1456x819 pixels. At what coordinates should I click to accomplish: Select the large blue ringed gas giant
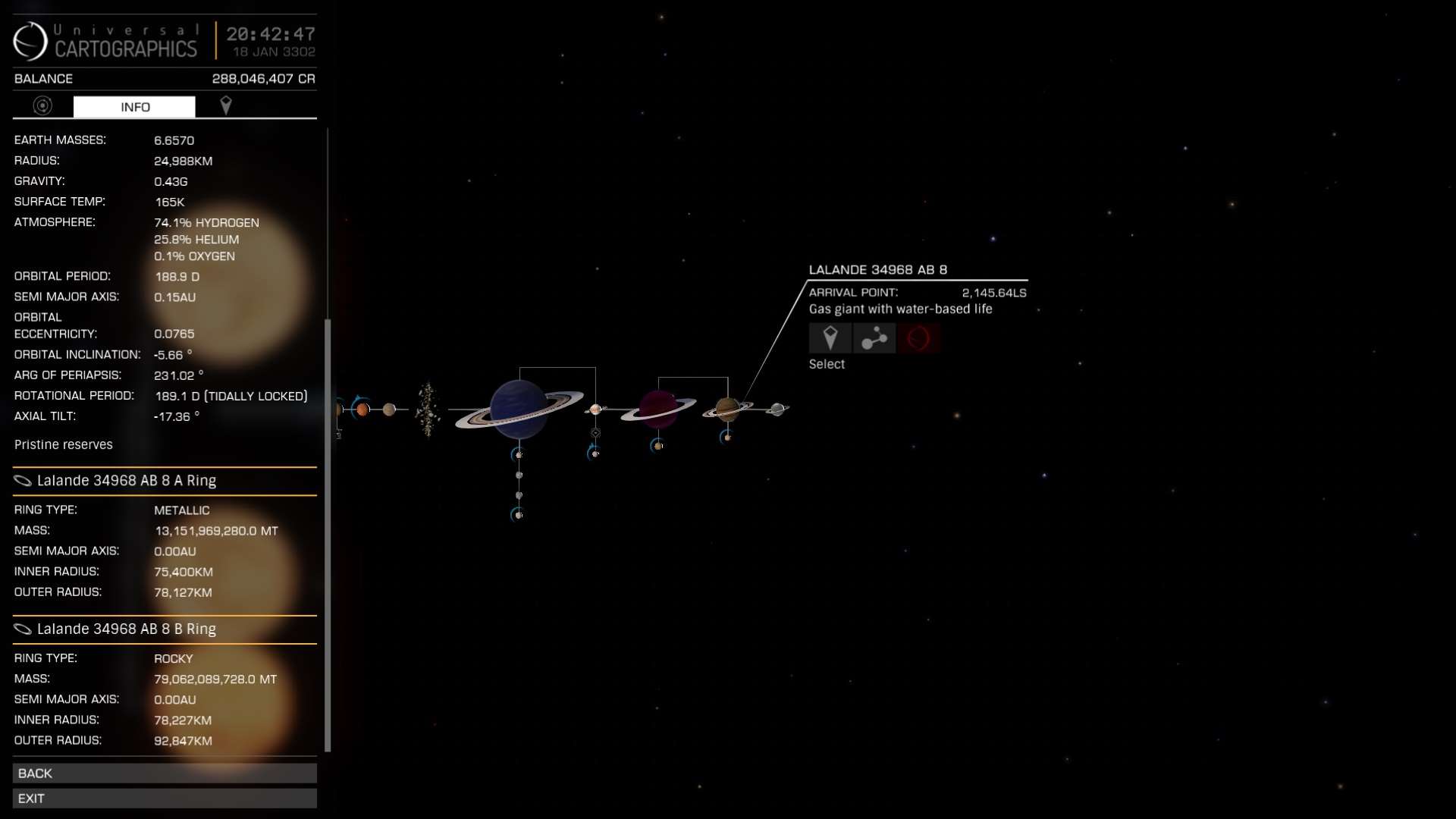click(519, 409)
